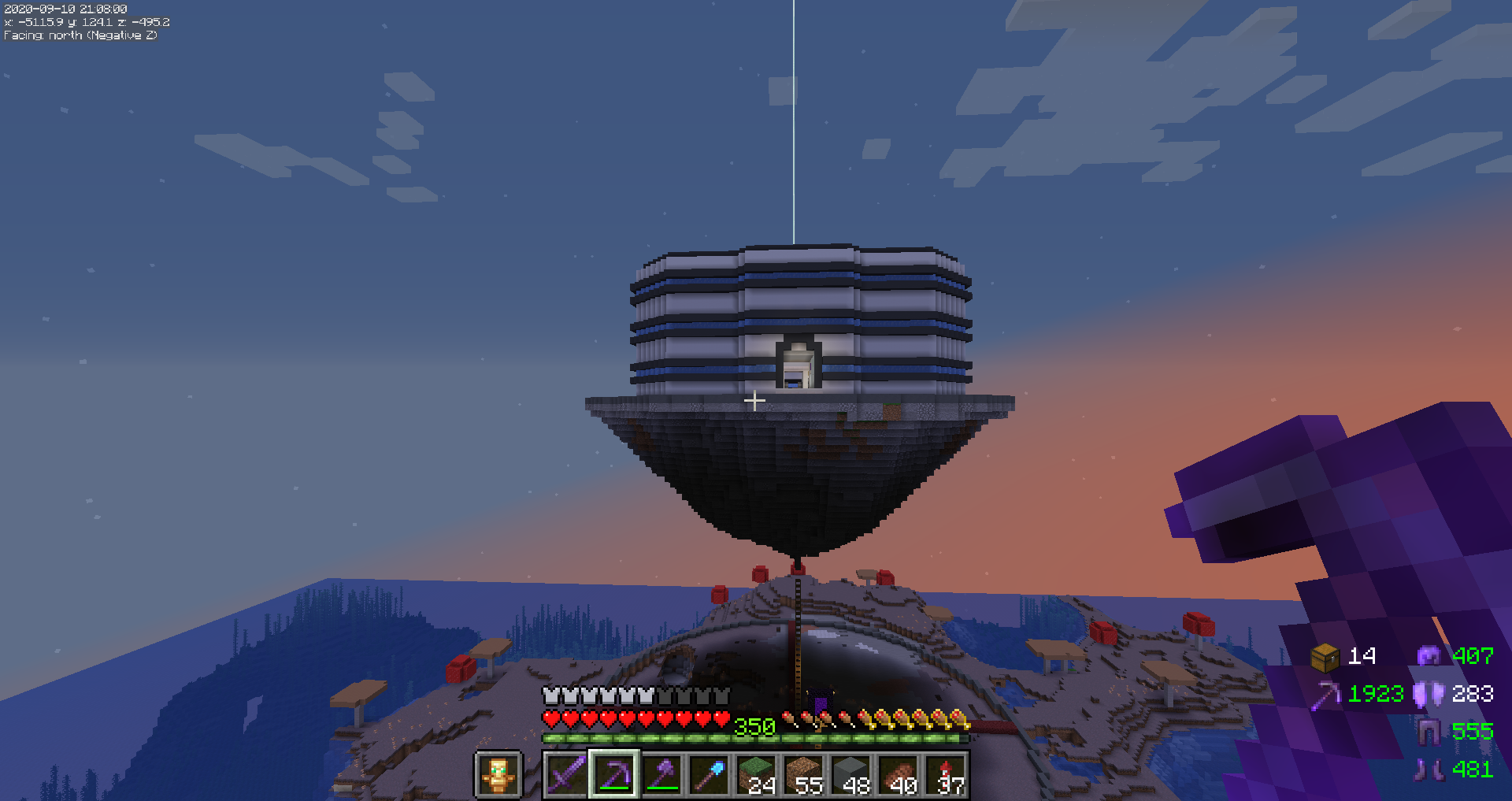Click the netherite helmet status icon
1512x801 pixels.
coord(1429,656)
